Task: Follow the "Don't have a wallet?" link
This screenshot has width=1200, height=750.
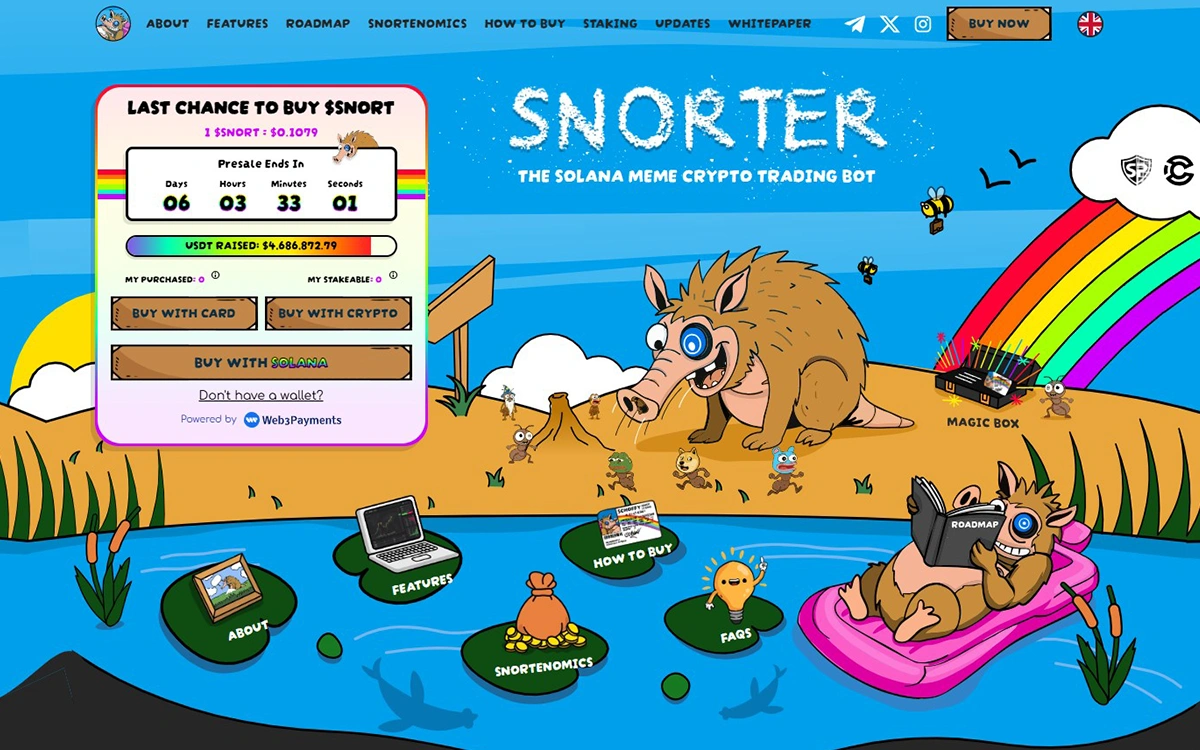Action: pyautogui.click(x=261, y=395)
